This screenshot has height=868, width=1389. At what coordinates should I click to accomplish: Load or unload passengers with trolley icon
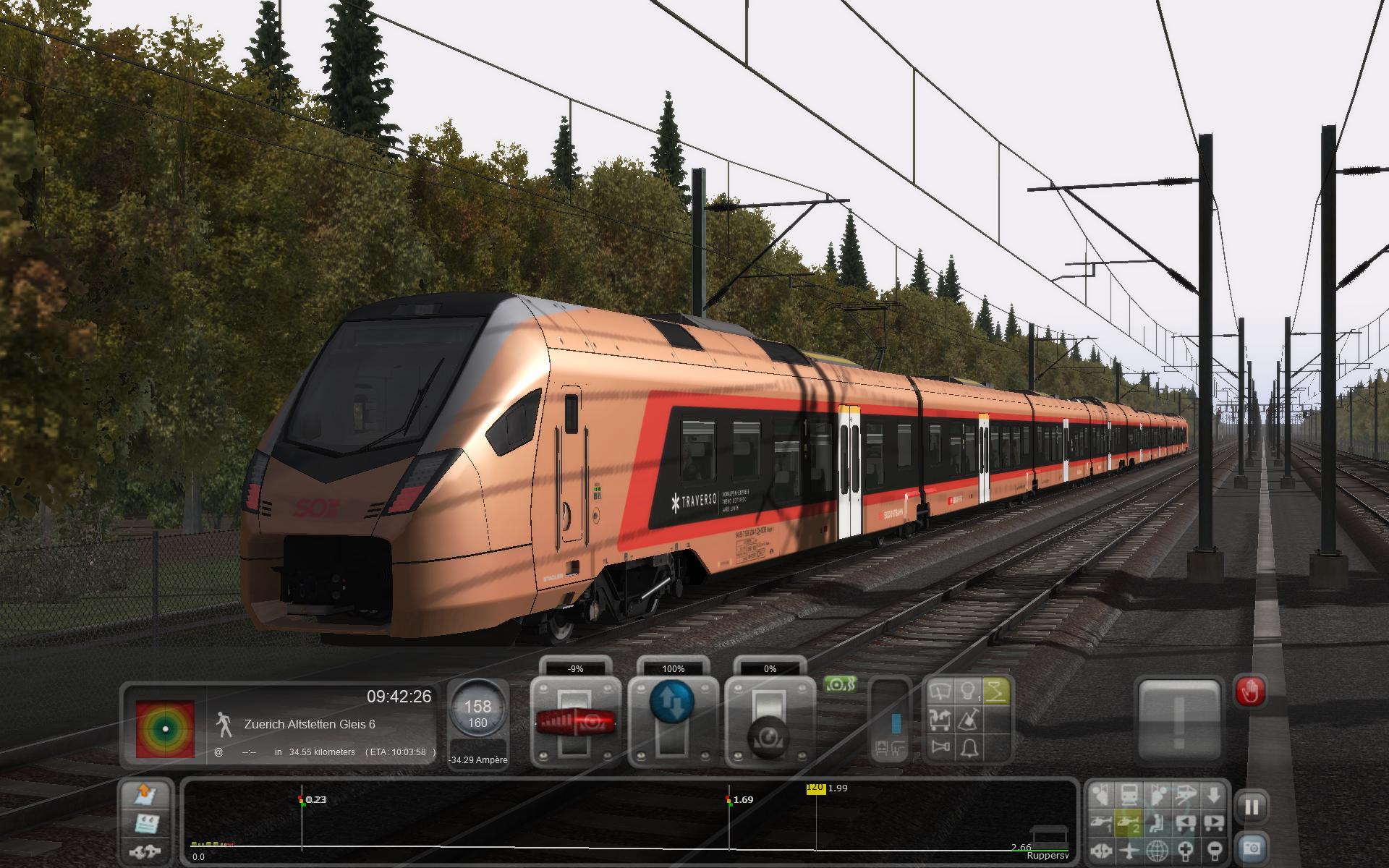[939, 720]
